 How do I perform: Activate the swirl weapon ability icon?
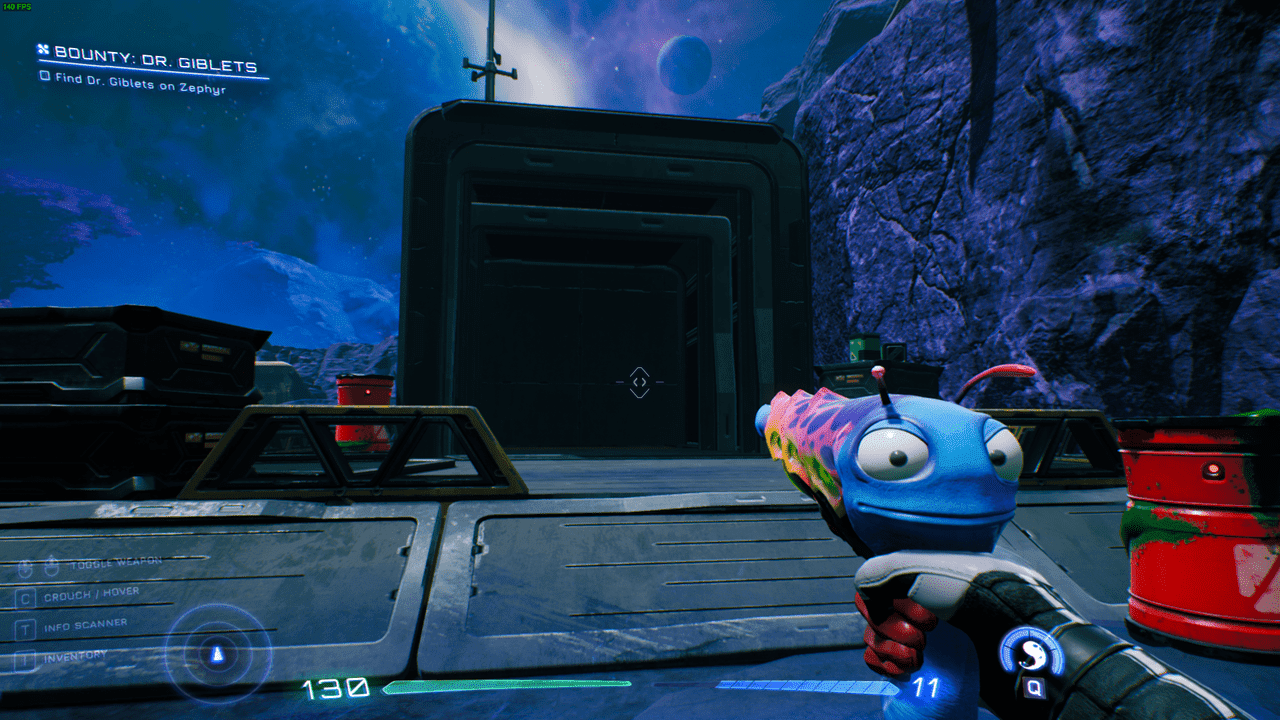click(x=1031, y=655)
